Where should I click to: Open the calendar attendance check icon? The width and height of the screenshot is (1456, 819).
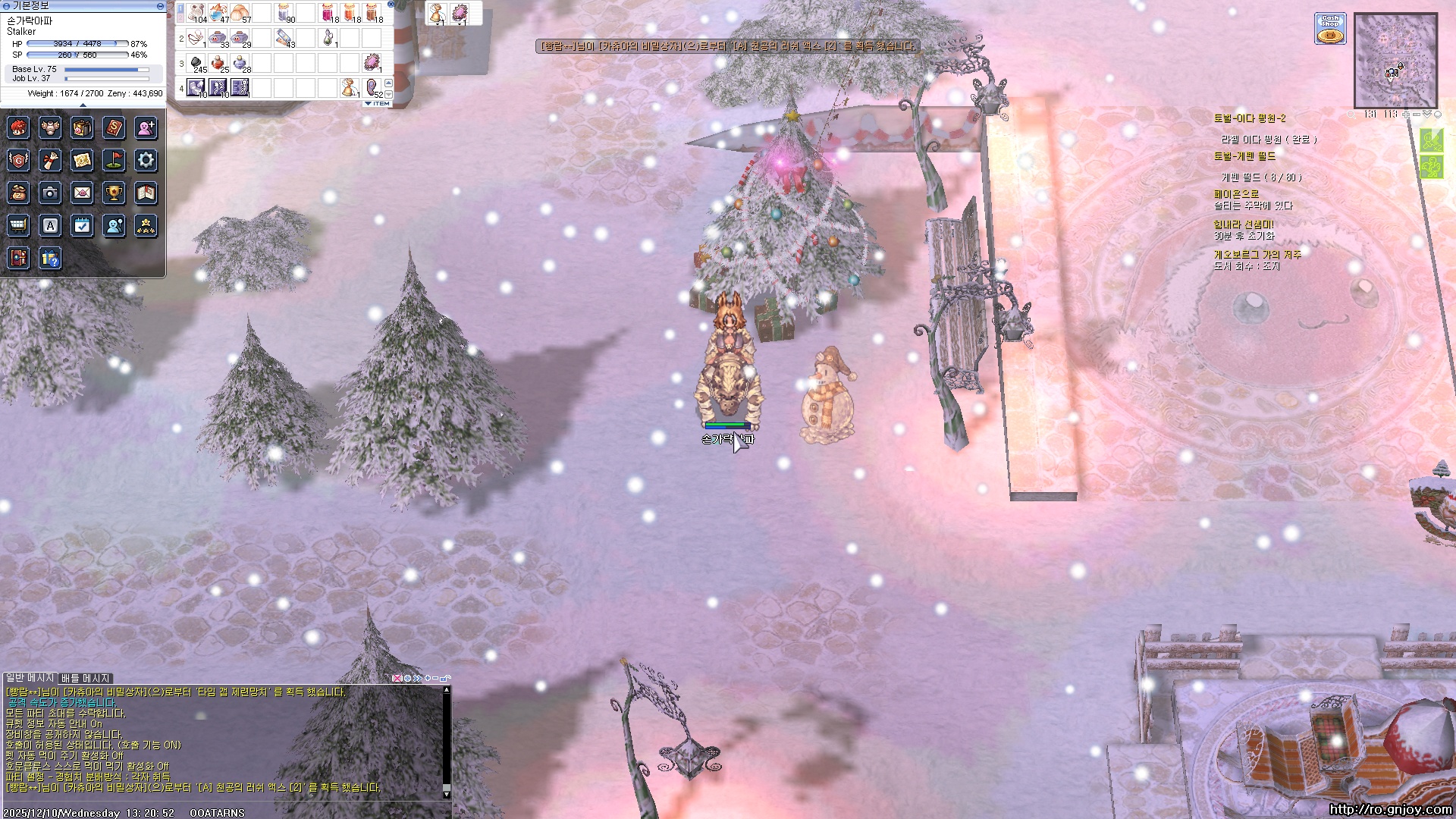click(82, 225)
